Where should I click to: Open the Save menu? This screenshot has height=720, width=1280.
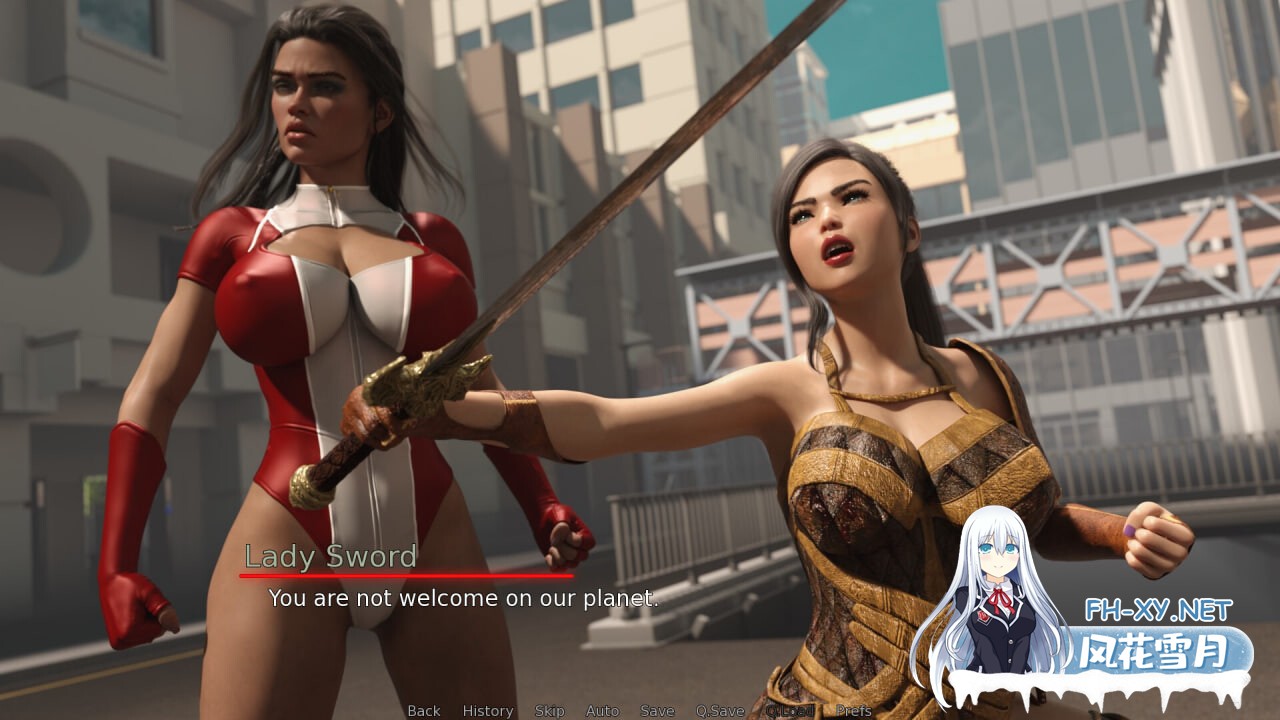pyautogui.click(x=657, y=711)
